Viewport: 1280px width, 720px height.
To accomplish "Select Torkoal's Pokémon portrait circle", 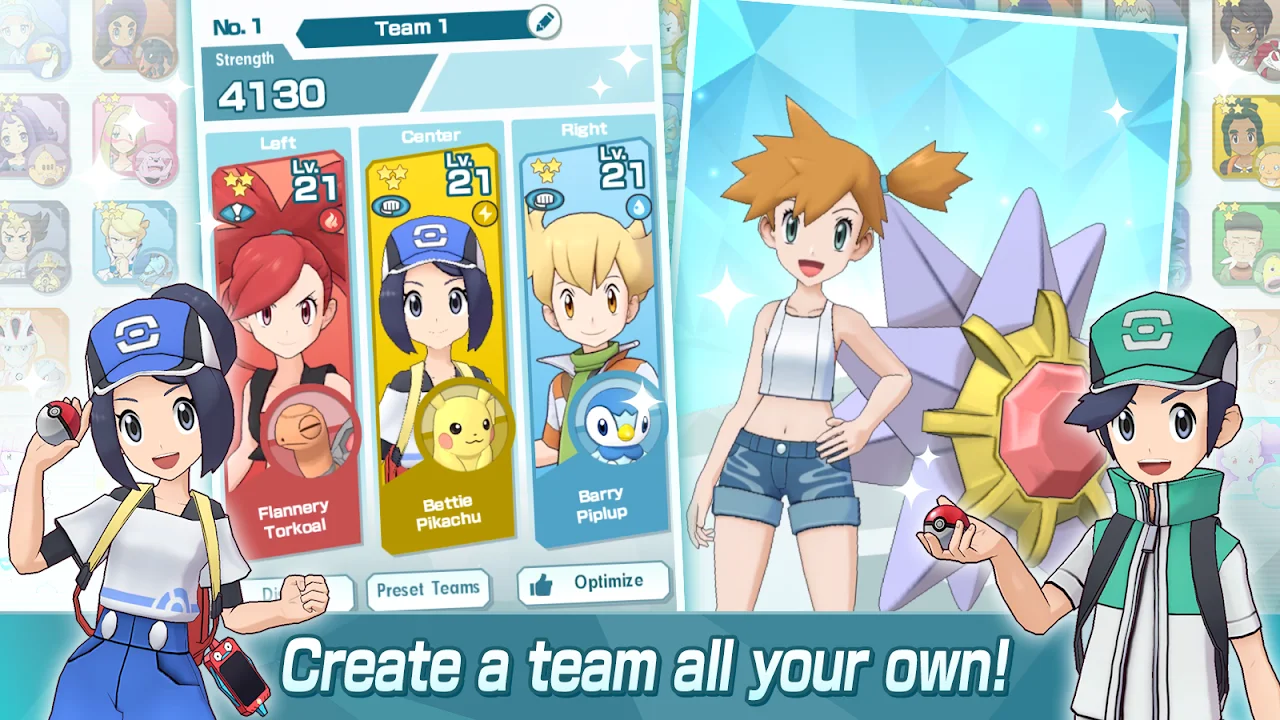I will pyautogui.click(x=311, y=432).
